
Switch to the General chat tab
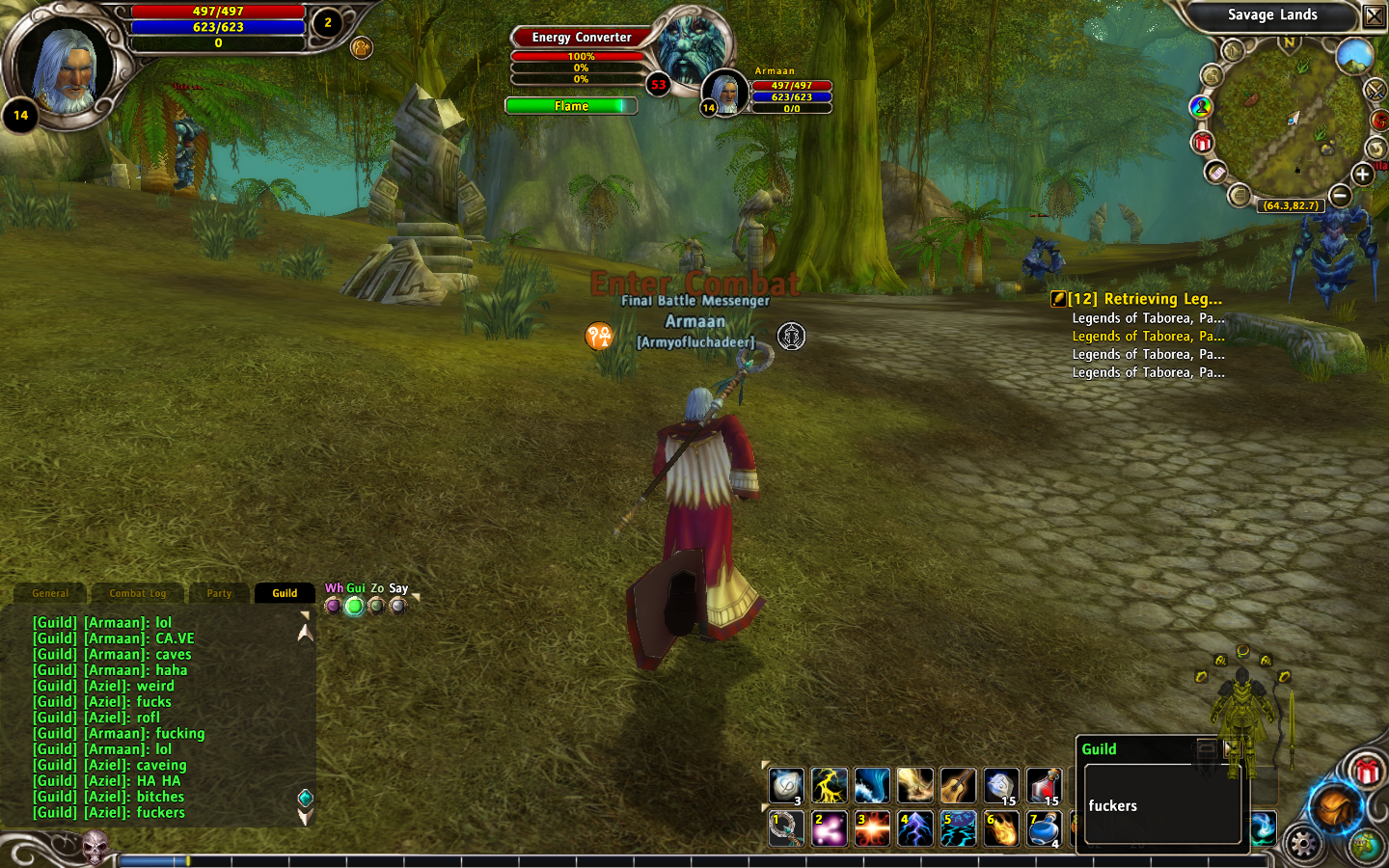click(x=50, y=593)
